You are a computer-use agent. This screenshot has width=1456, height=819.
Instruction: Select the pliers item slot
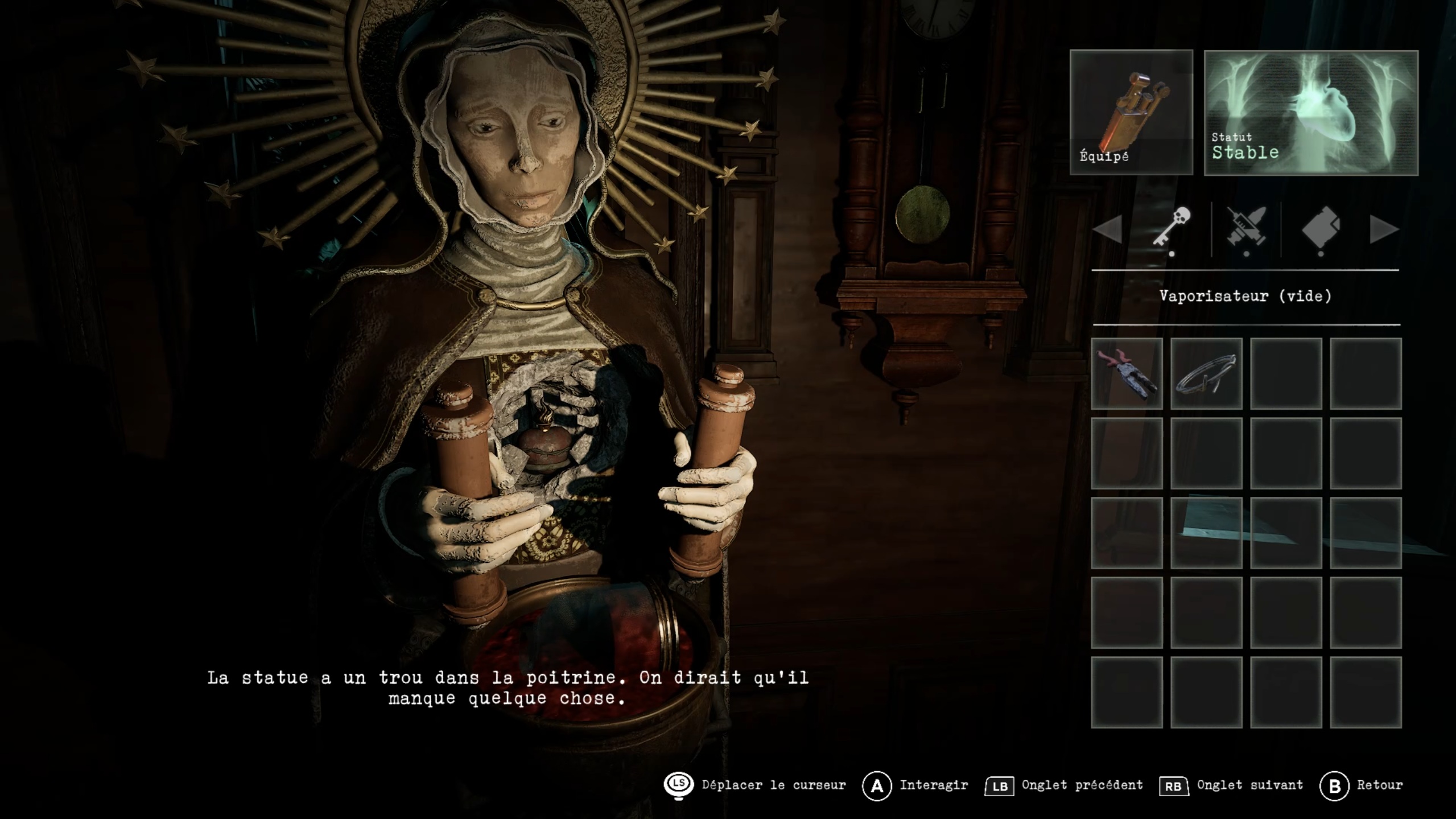point(1127,373)
